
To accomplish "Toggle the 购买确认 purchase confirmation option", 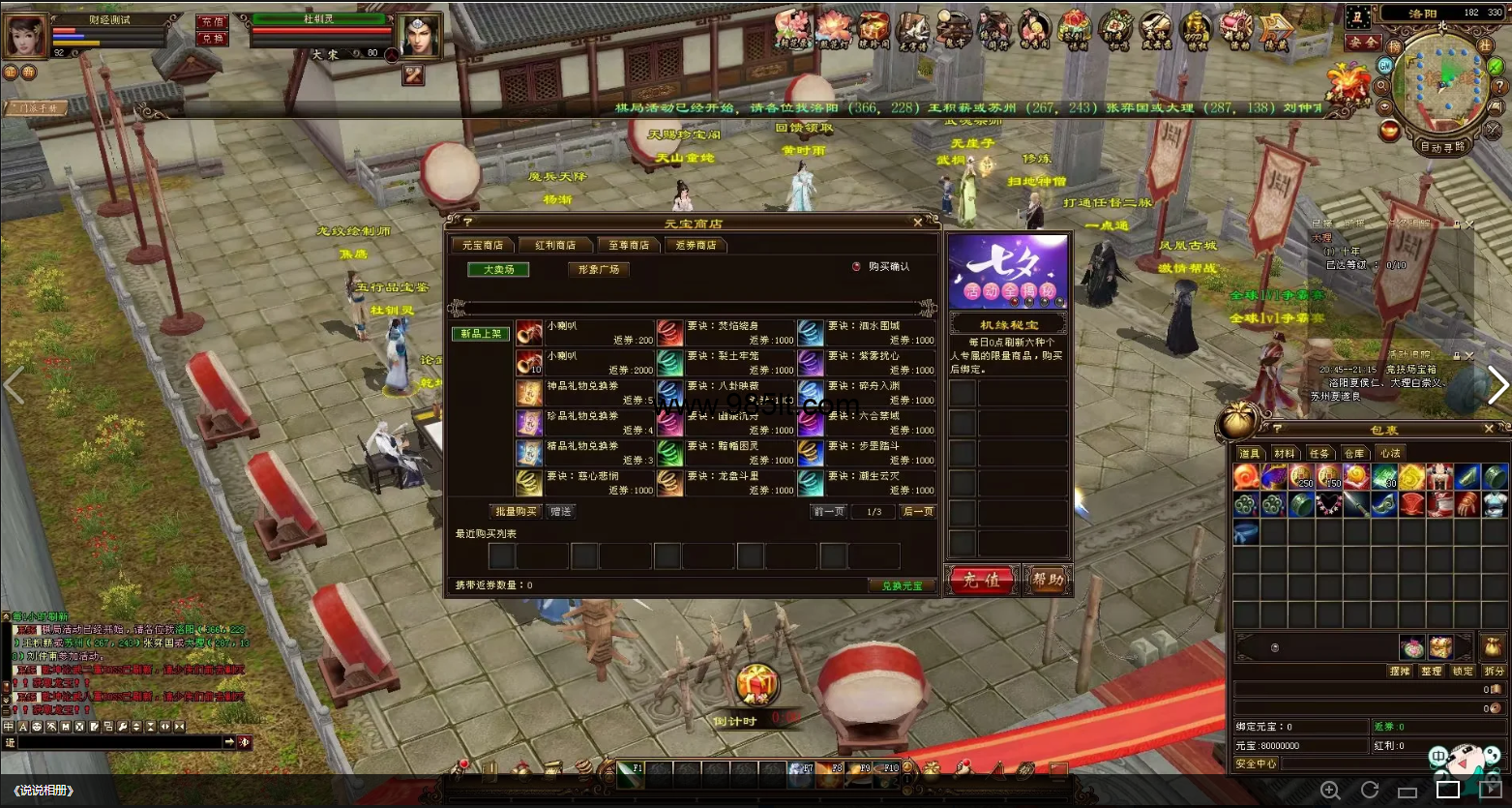I will point(856,267).
